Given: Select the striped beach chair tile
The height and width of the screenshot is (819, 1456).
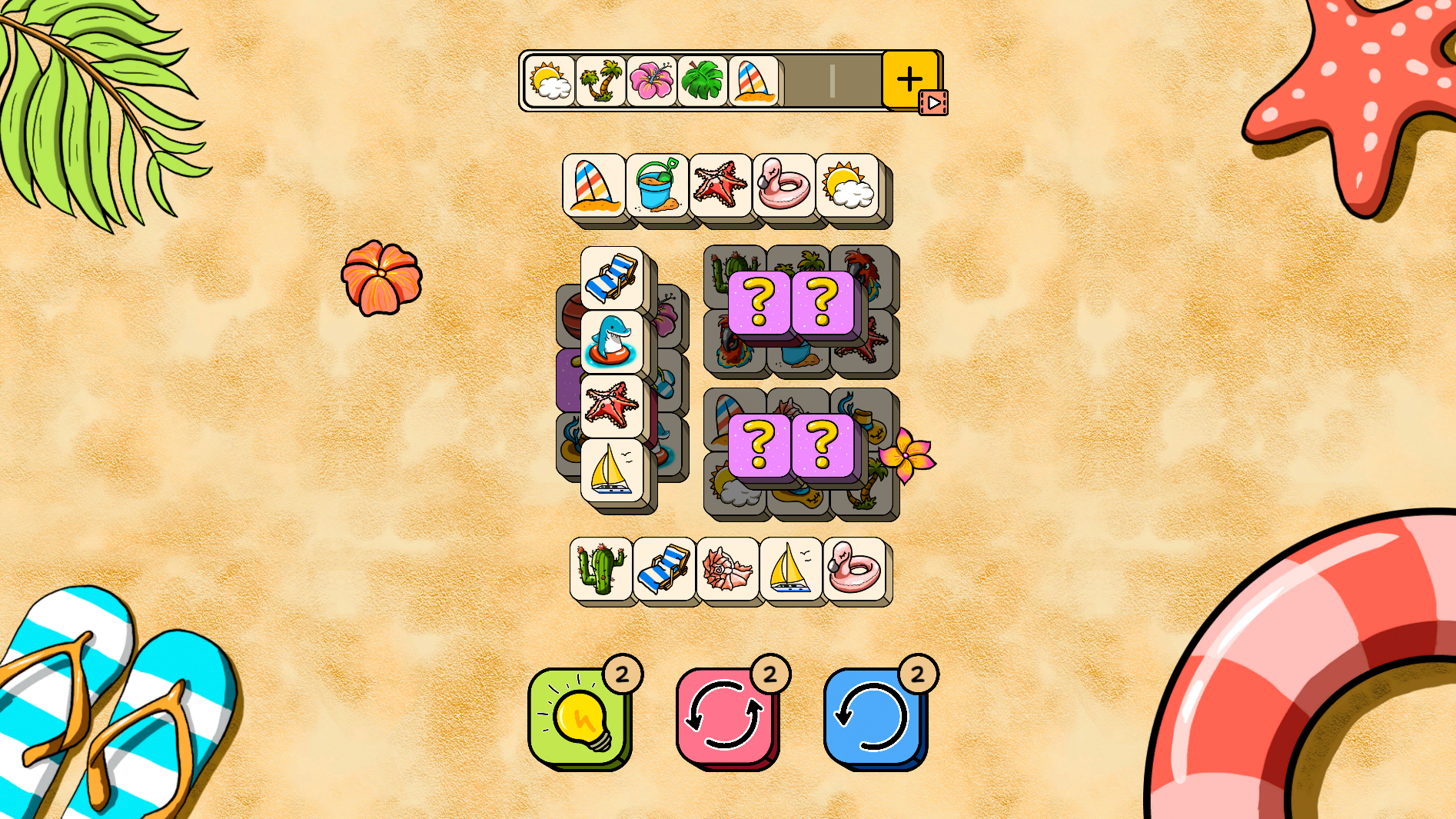Looking at the screenshot, I should pos(610,278).
